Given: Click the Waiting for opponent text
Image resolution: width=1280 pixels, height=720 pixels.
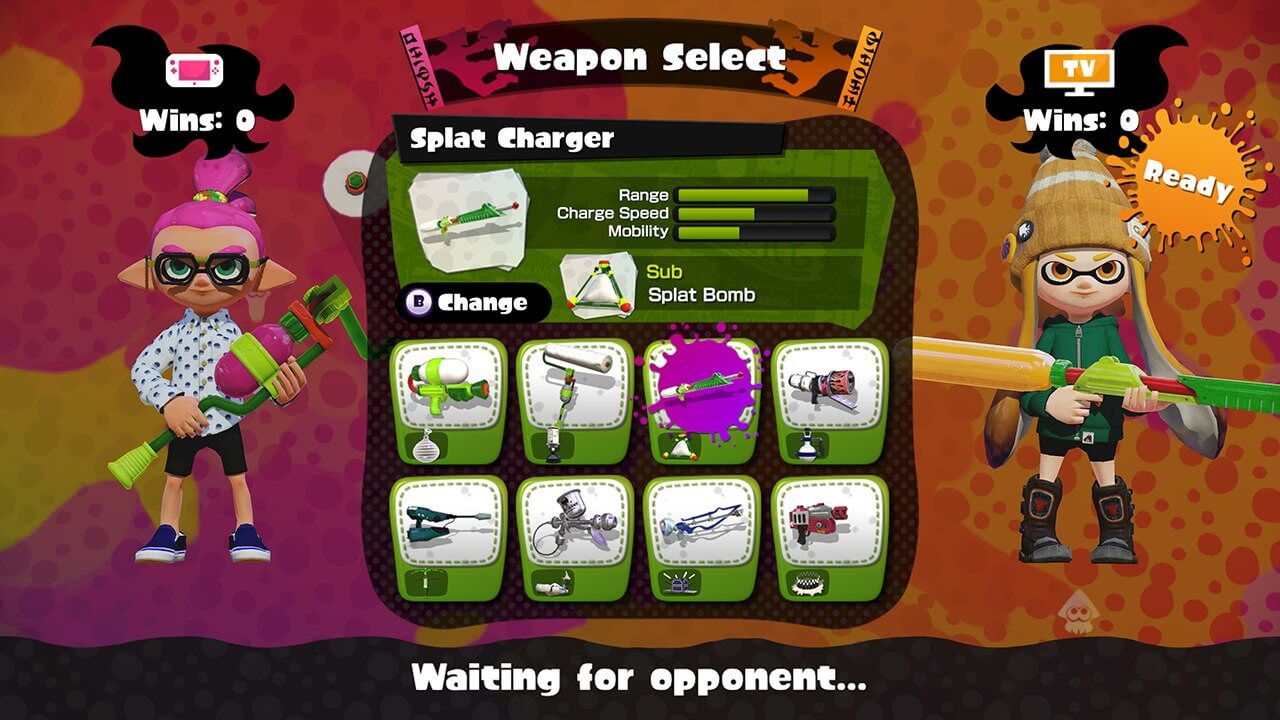Looking at the screenshot, I should [x=640, y=678].
